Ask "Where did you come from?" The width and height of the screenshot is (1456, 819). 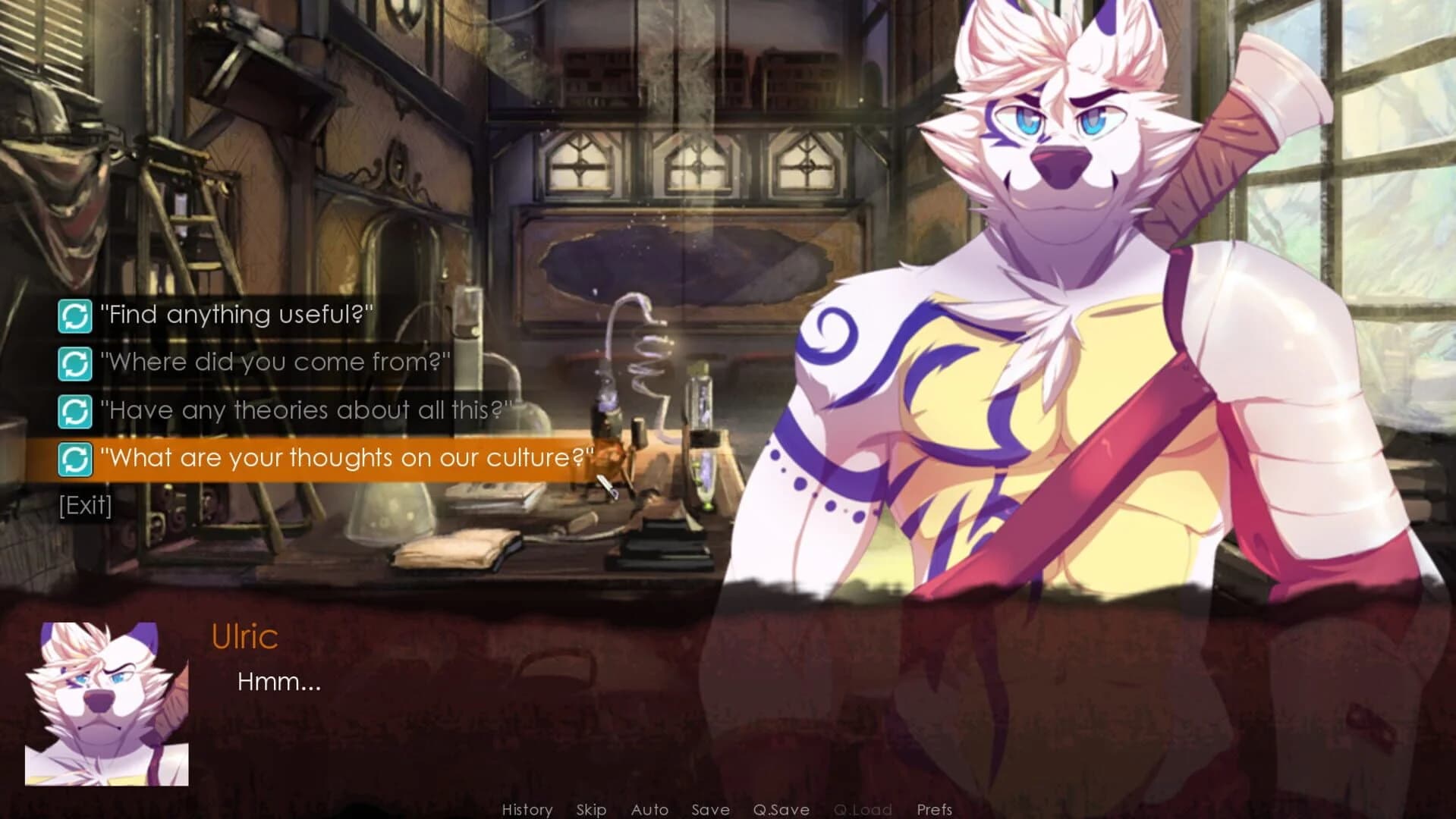pyautogui.click(x=273, y=362)
